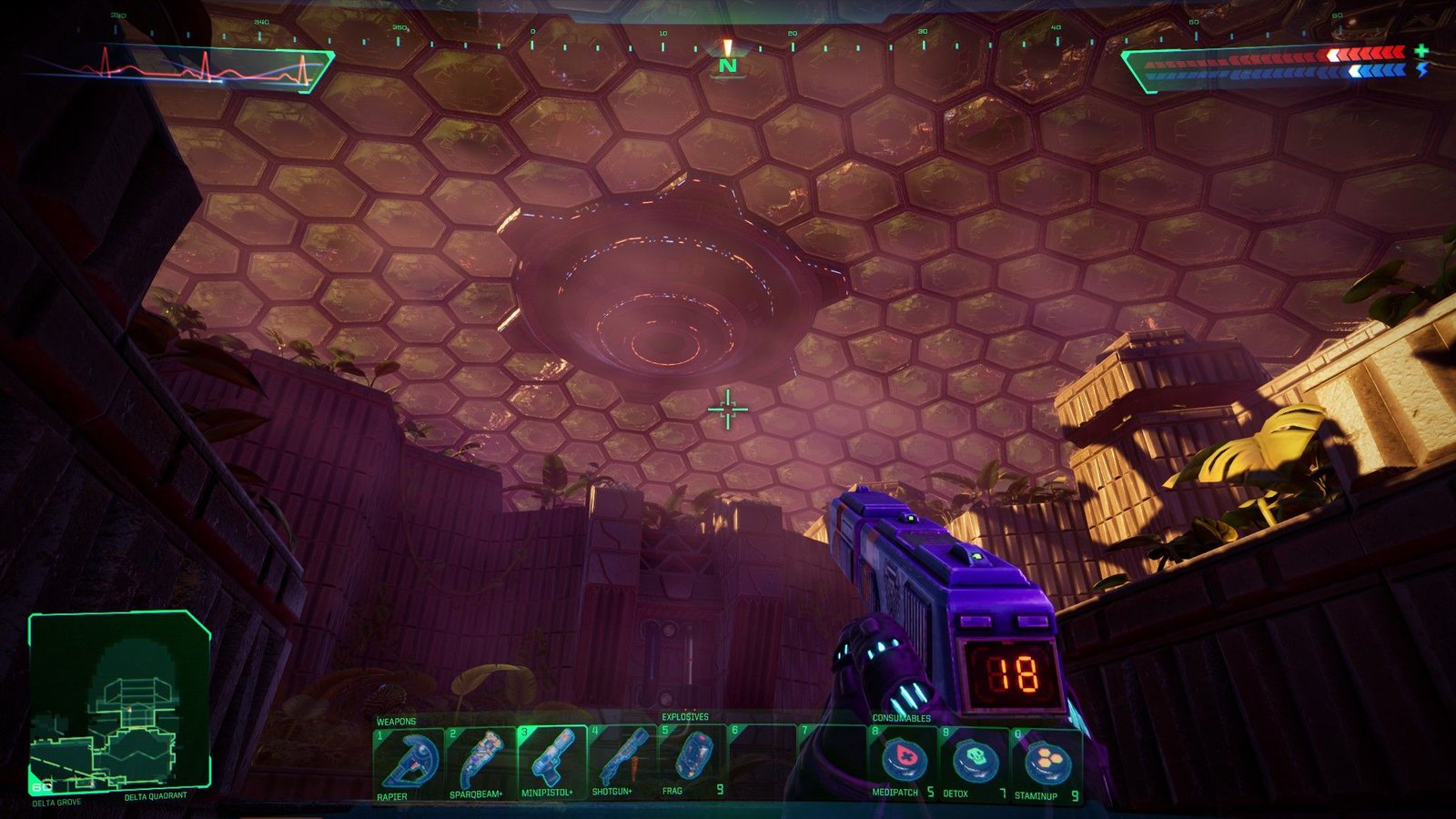Open the Delta Grove minimap
Screen dimensions: 1456x819
[119, 701]
